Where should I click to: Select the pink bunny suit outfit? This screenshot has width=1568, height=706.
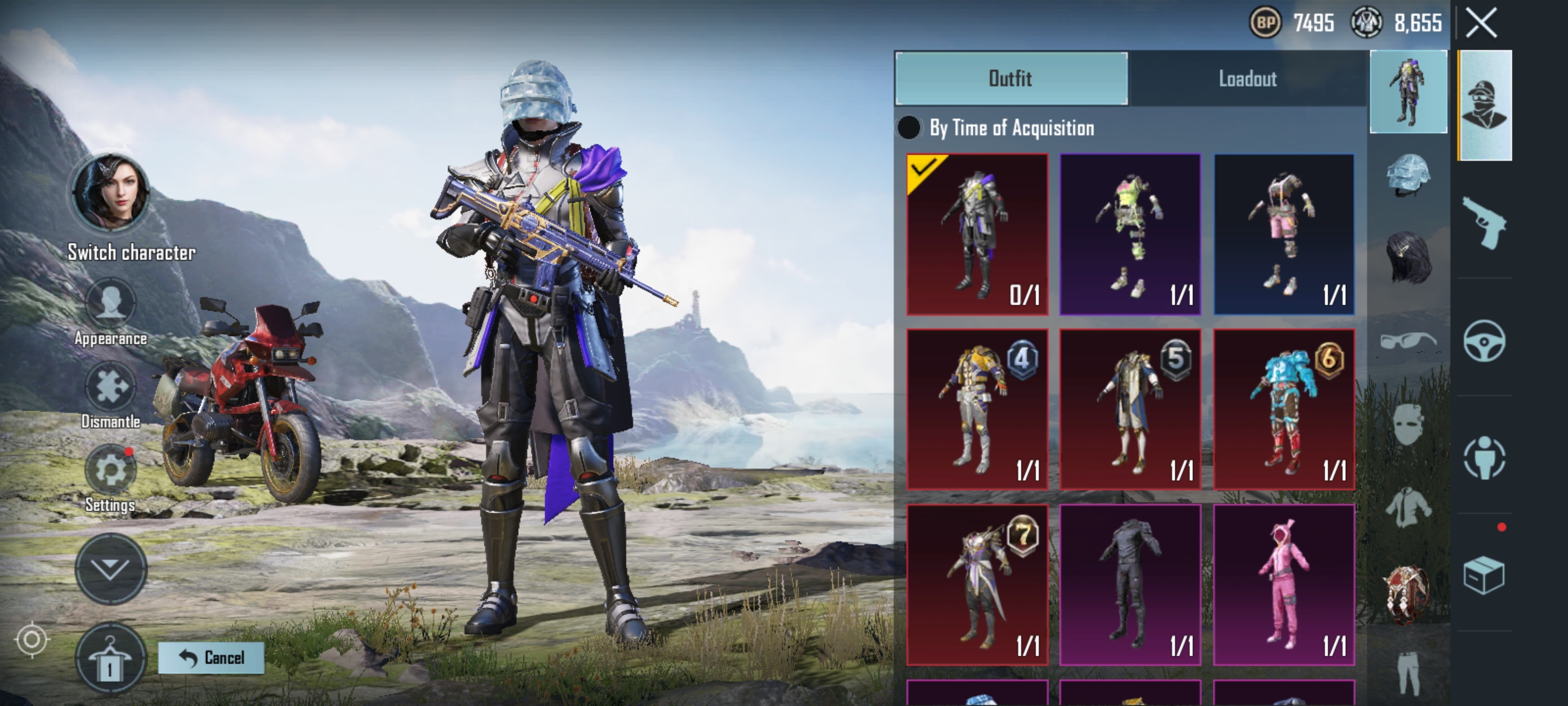1284,584
